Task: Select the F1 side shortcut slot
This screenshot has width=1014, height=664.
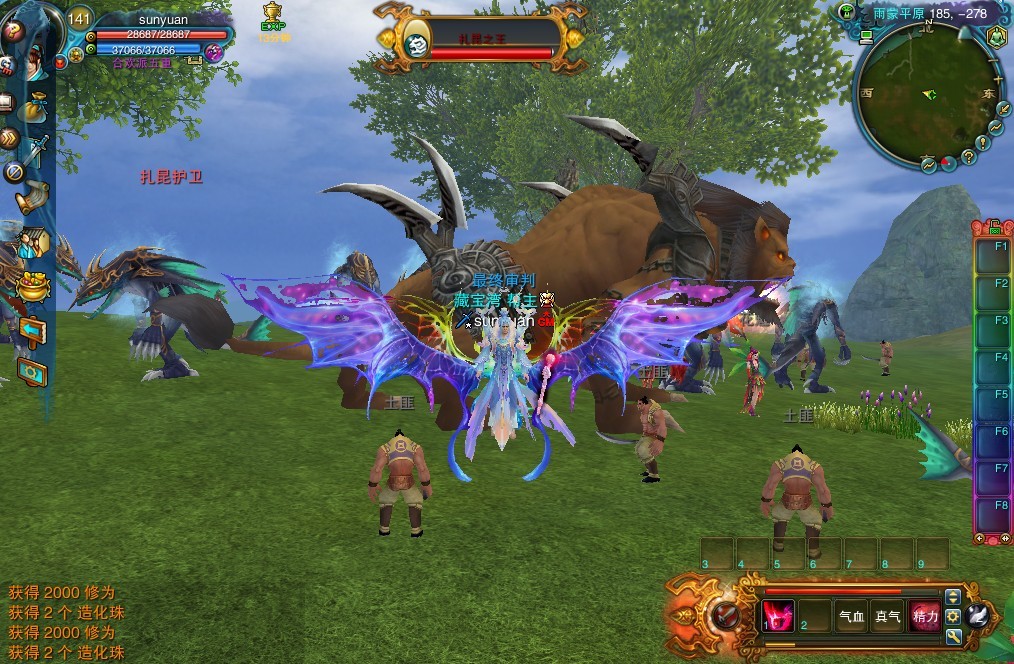Action: [992, 254]
